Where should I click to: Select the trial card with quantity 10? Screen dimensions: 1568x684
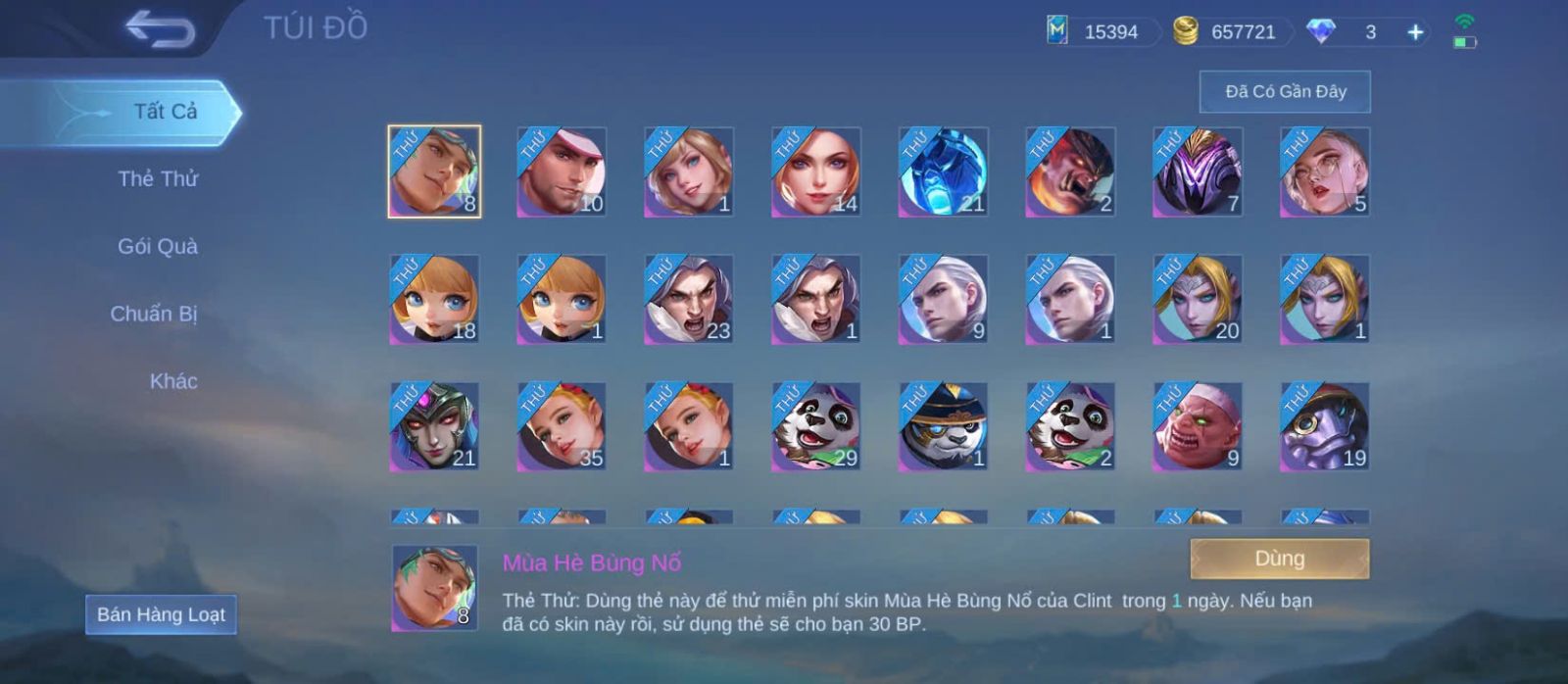[x=562, y=171]
